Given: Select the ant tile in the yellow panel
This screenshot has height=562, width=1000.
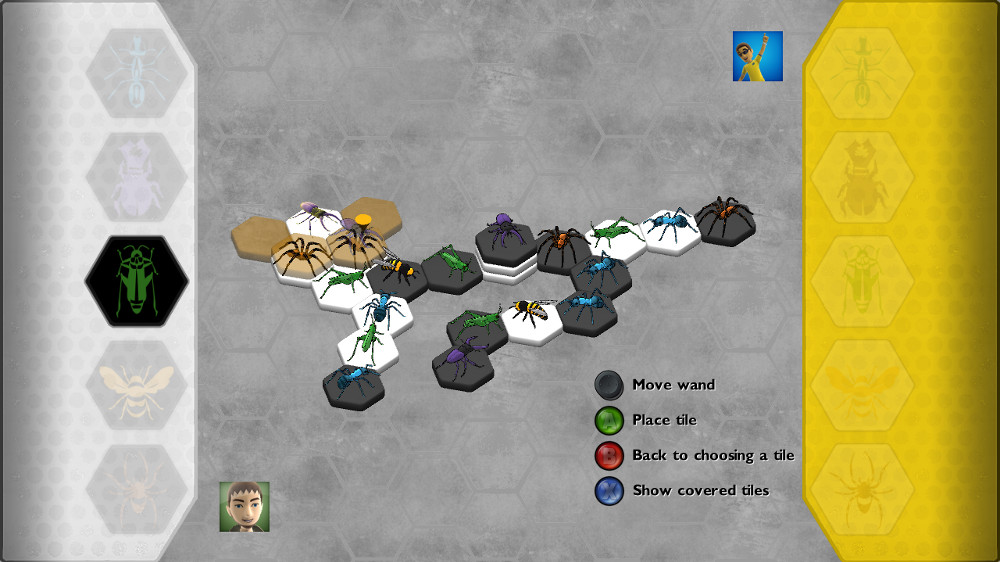Looking at the screenshot, I should pos(862,73).
